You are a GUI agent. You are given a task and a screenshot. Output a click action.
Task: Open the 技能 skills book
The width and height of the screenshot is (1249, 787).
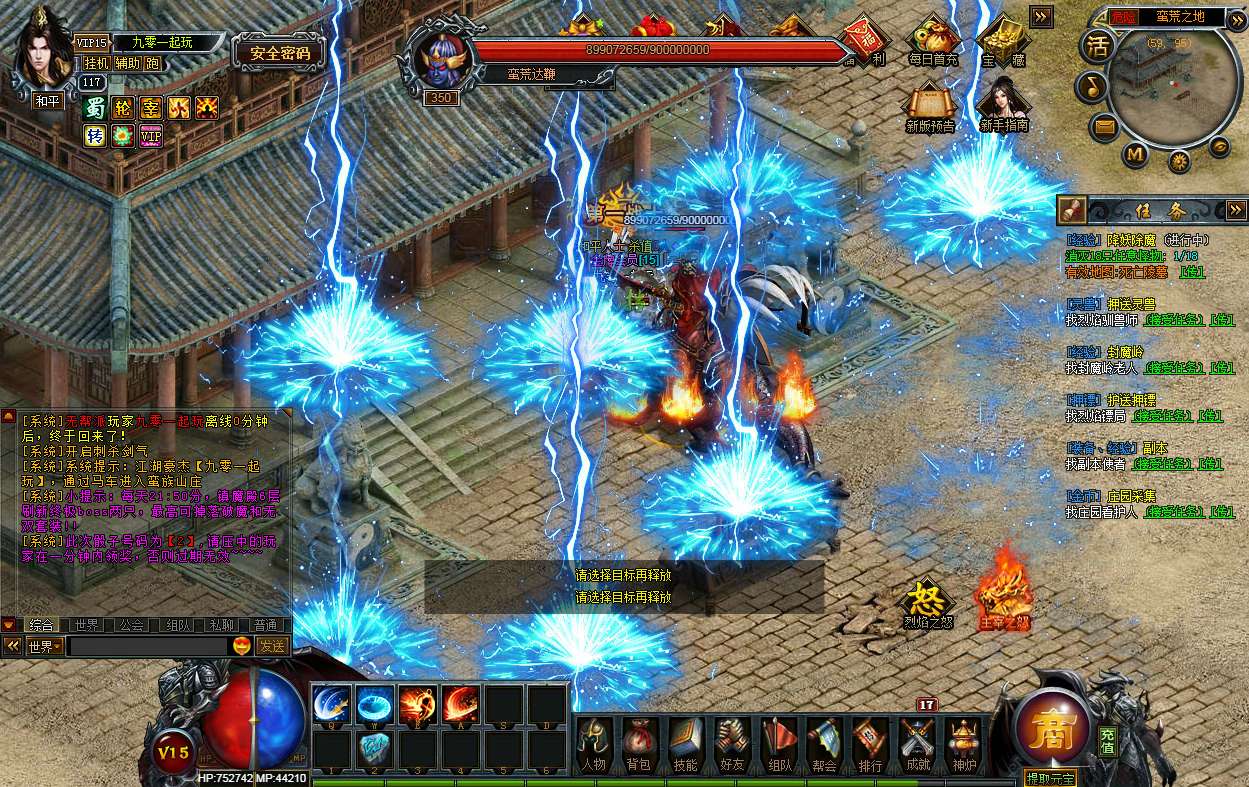[x=686, y=745]
